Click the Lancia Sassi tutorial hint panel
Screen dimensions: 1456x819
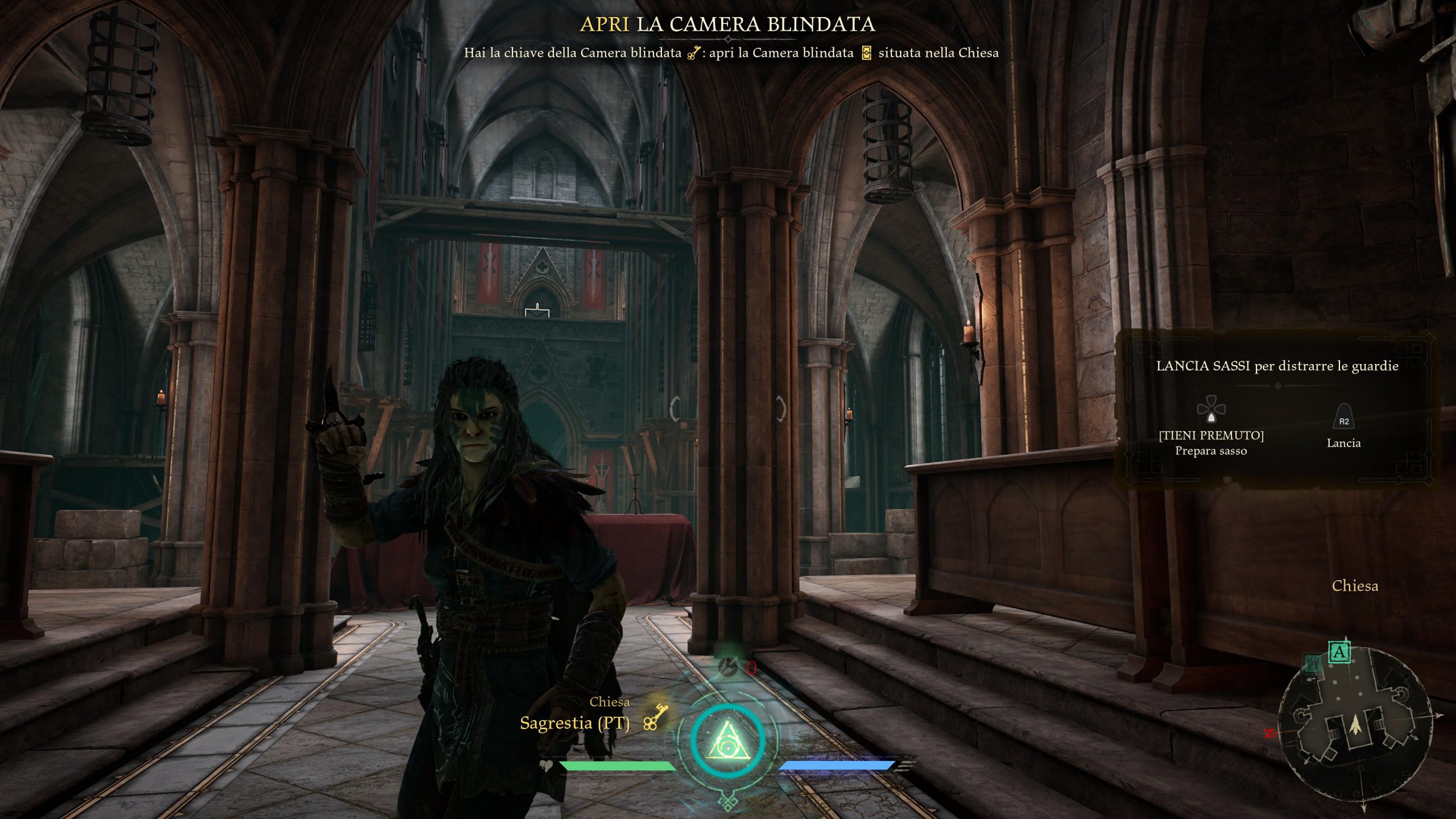1276,408
